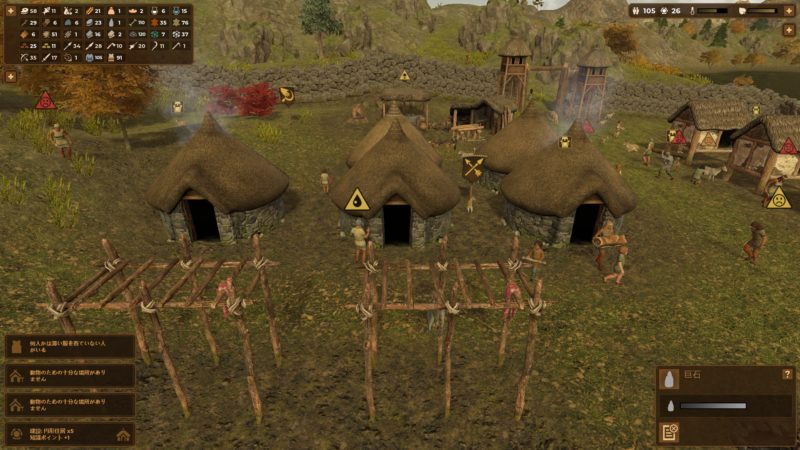Click the crossed arrows shield marker

pyautogui.click(x=474, y=167)
